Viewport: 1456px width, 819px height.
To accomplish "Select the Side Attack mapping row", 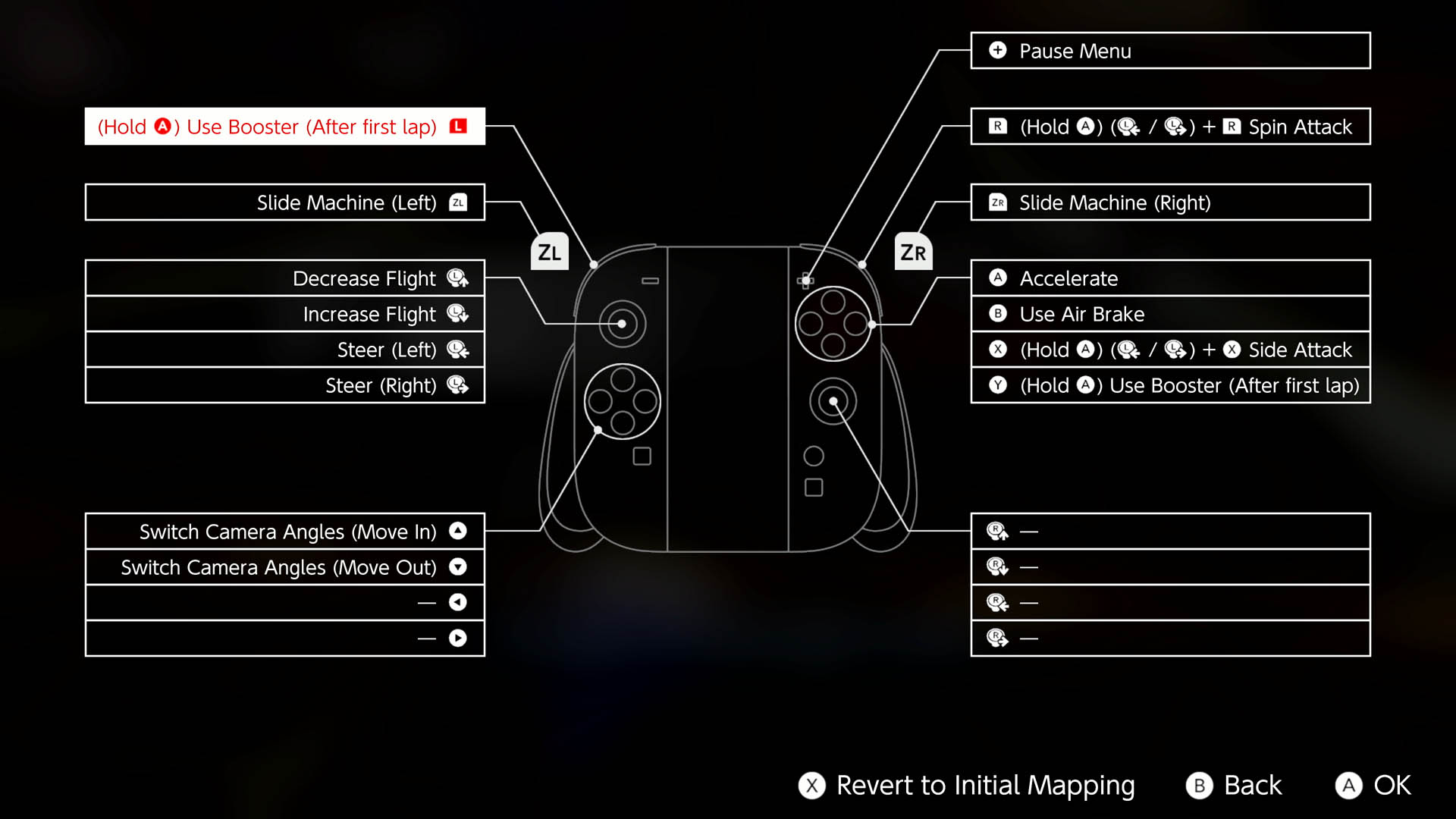I will coord(1169,350).
